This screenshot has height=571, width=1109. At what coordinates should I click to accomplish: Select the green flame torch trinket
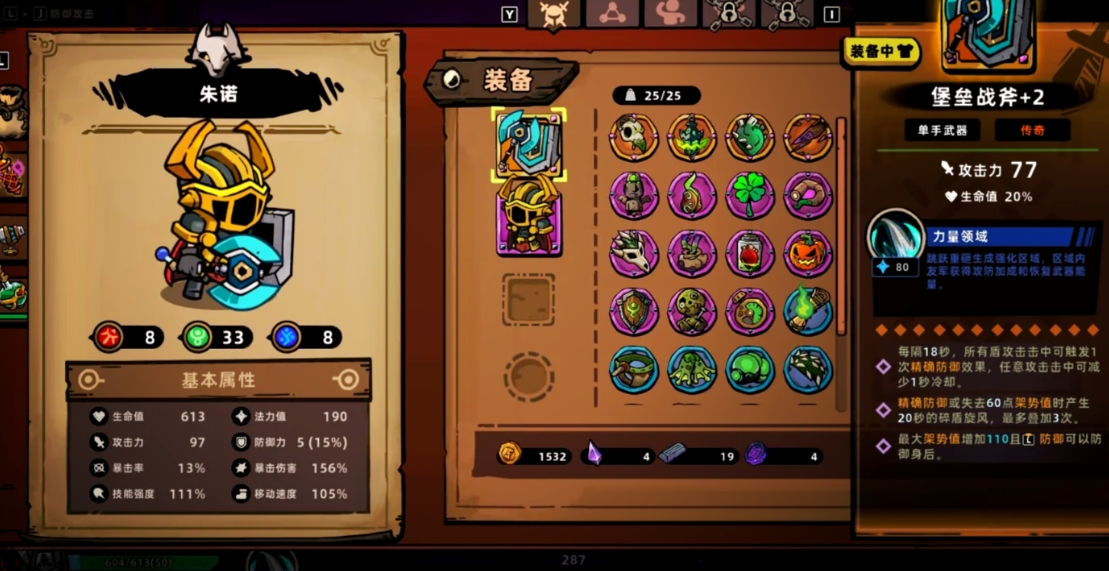click(x=808, y=311)
